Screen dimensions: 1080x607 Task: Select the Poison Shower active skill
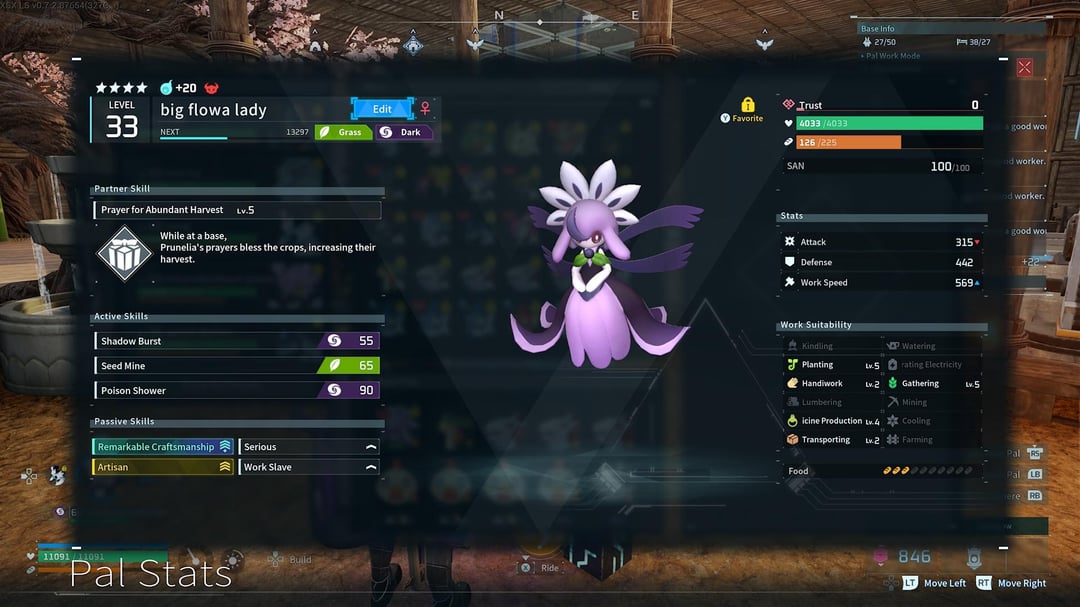237,391
